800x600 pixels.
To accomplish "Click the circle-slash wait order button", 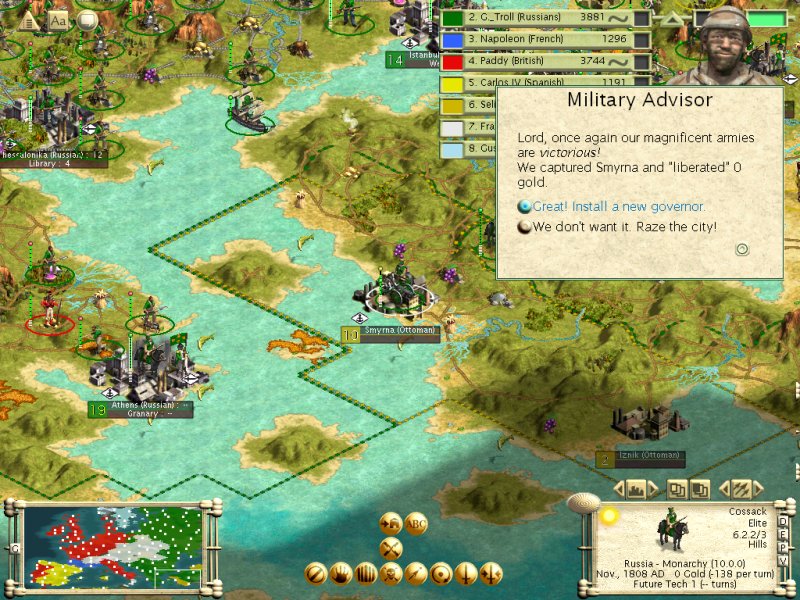I will pos(316,573).
